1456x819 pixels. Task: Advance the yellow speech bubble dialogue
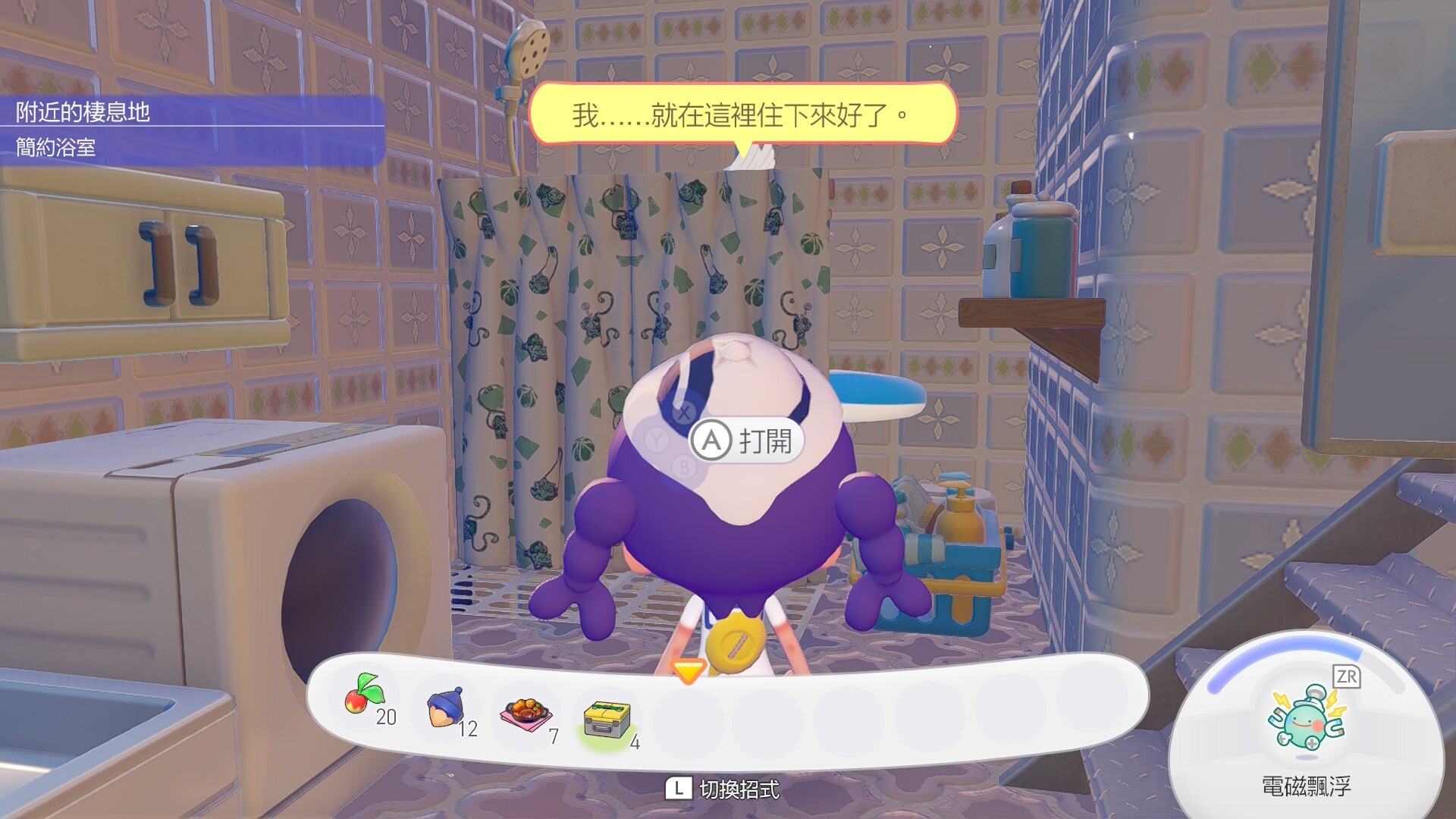742,115
